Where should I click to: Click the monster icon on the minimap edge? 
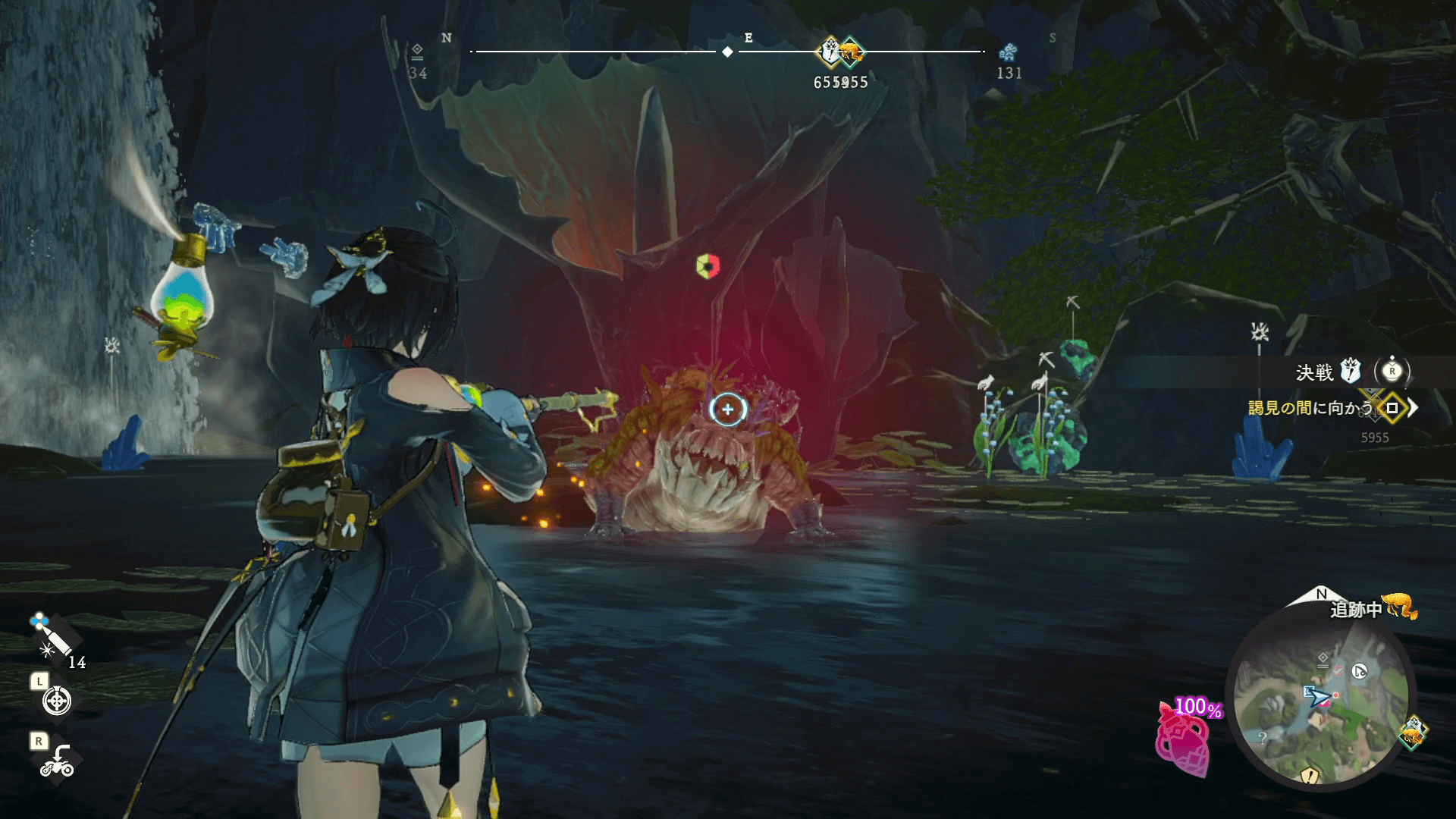pyautogui.click(x=1412, y=733)
